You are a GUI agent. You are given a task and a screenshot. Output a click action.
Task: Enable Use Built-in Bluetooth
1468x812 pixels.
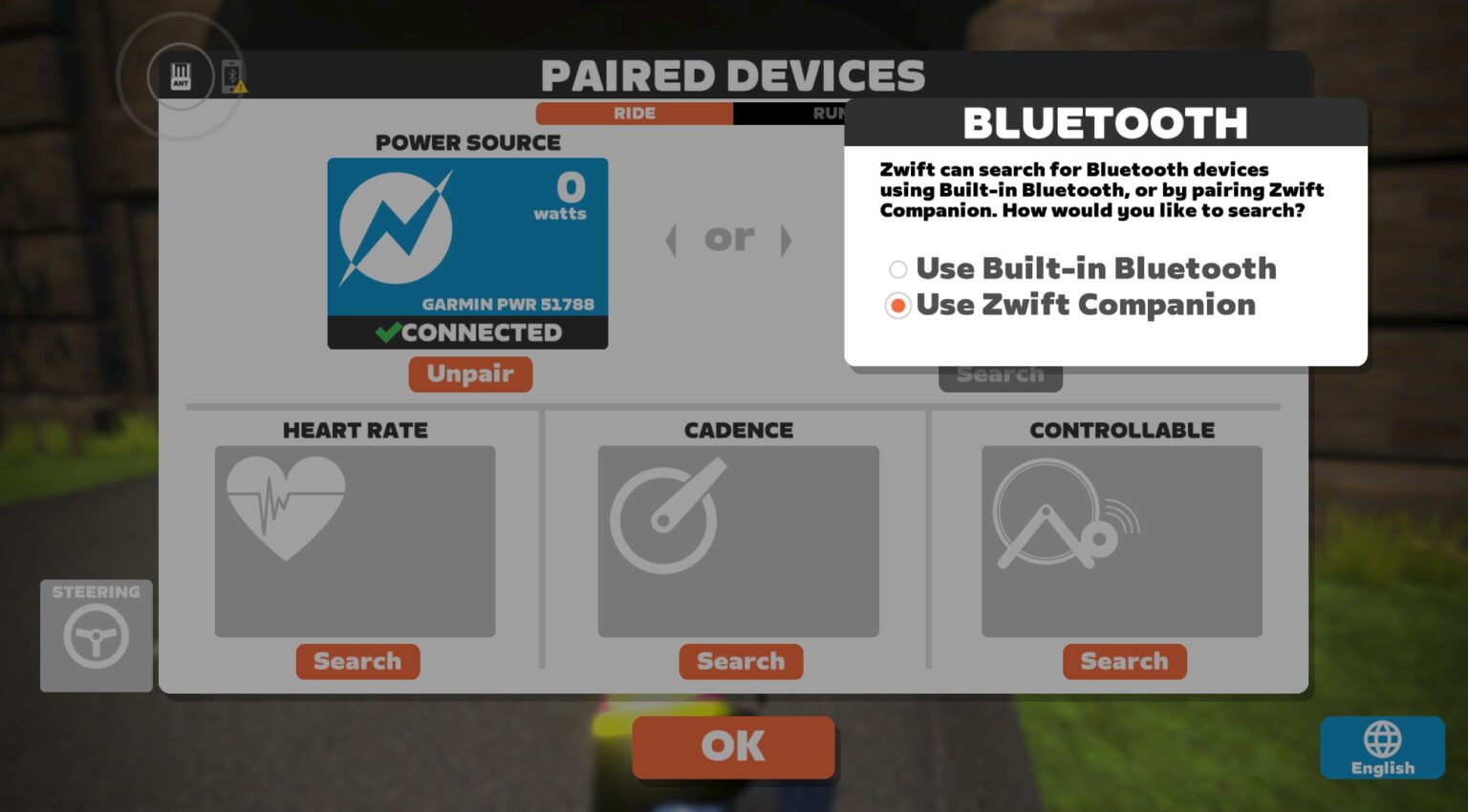click(x=896, y=269)
